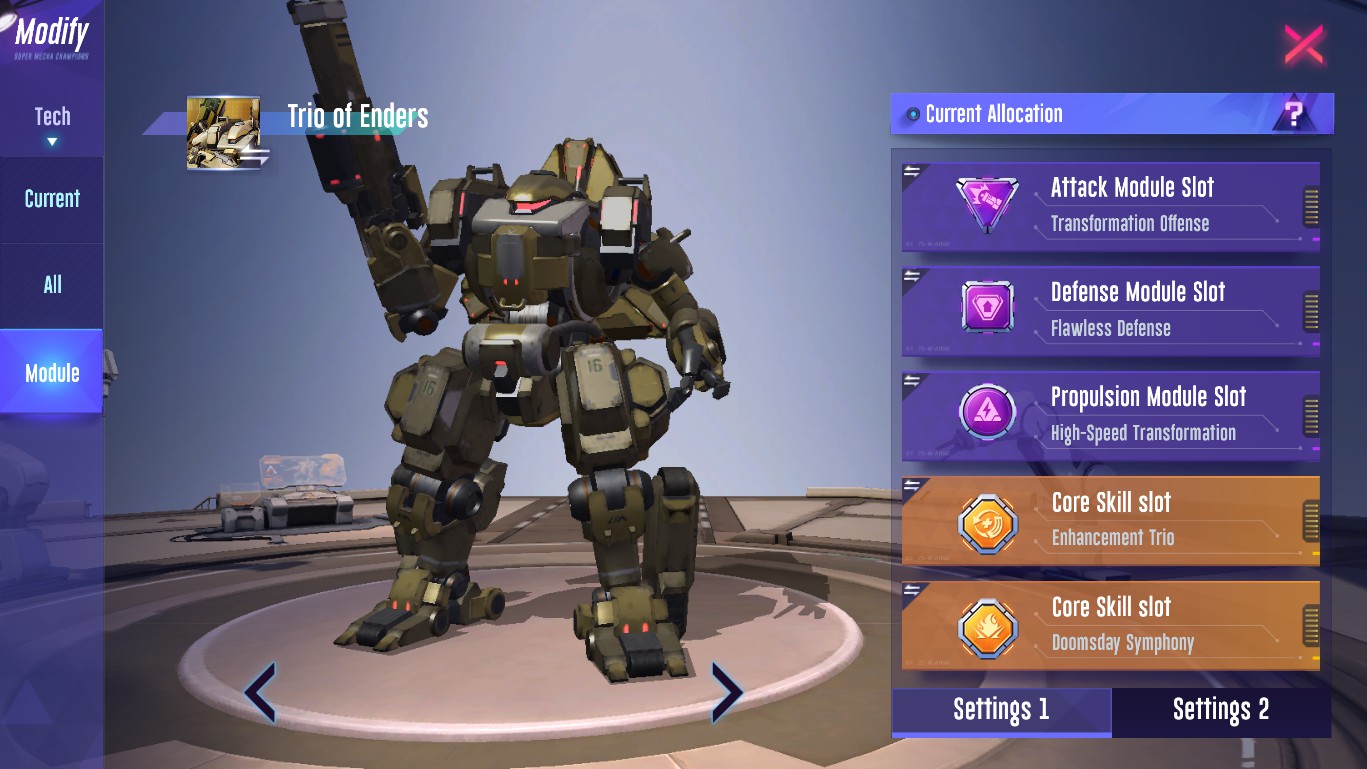The width and height of the screenshot is (1367, 769).
Task: Switch to the Current tab
Action: click(52, 199)
